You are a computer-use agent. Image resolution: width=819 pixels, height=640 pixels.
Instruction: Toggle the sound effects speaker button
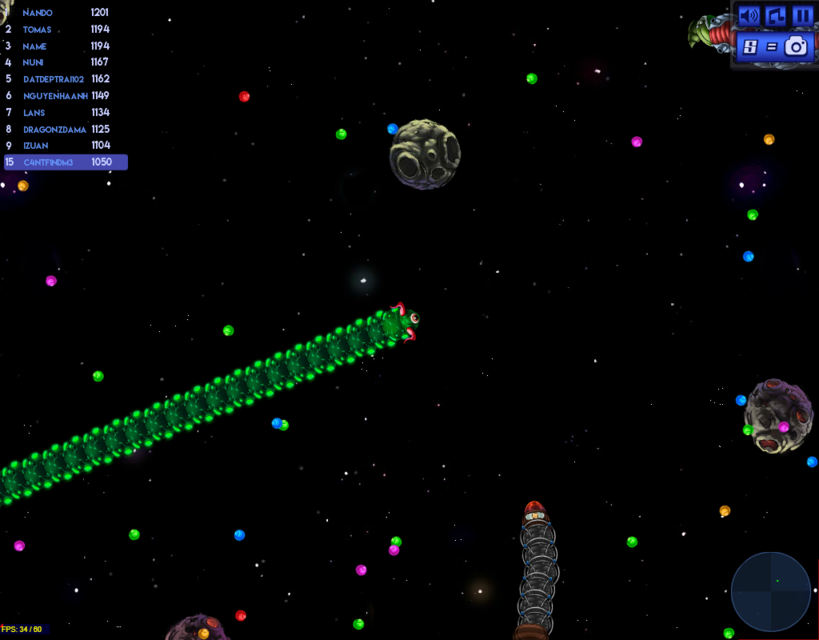tap(749, 16)
